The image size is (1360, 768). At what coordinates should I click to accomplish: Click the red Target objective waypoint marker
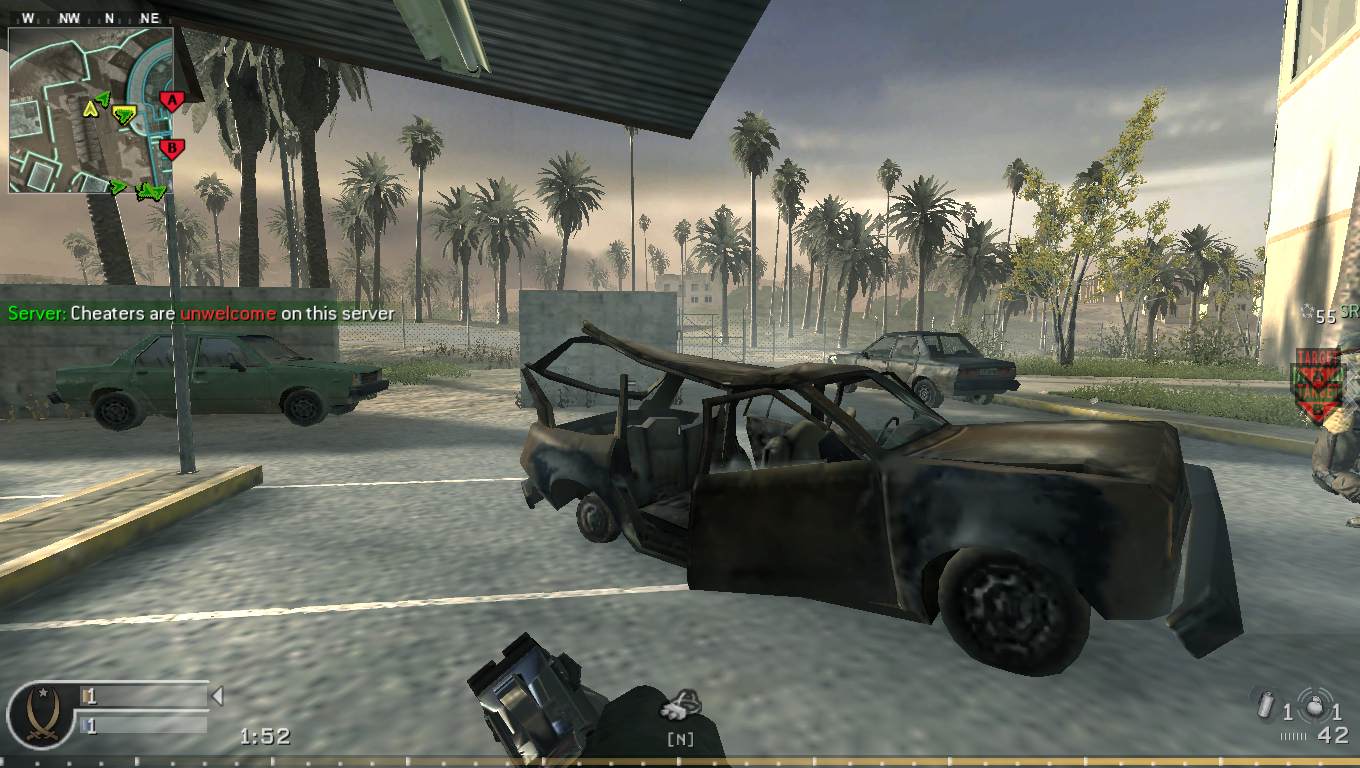[x=1317, y=385]
